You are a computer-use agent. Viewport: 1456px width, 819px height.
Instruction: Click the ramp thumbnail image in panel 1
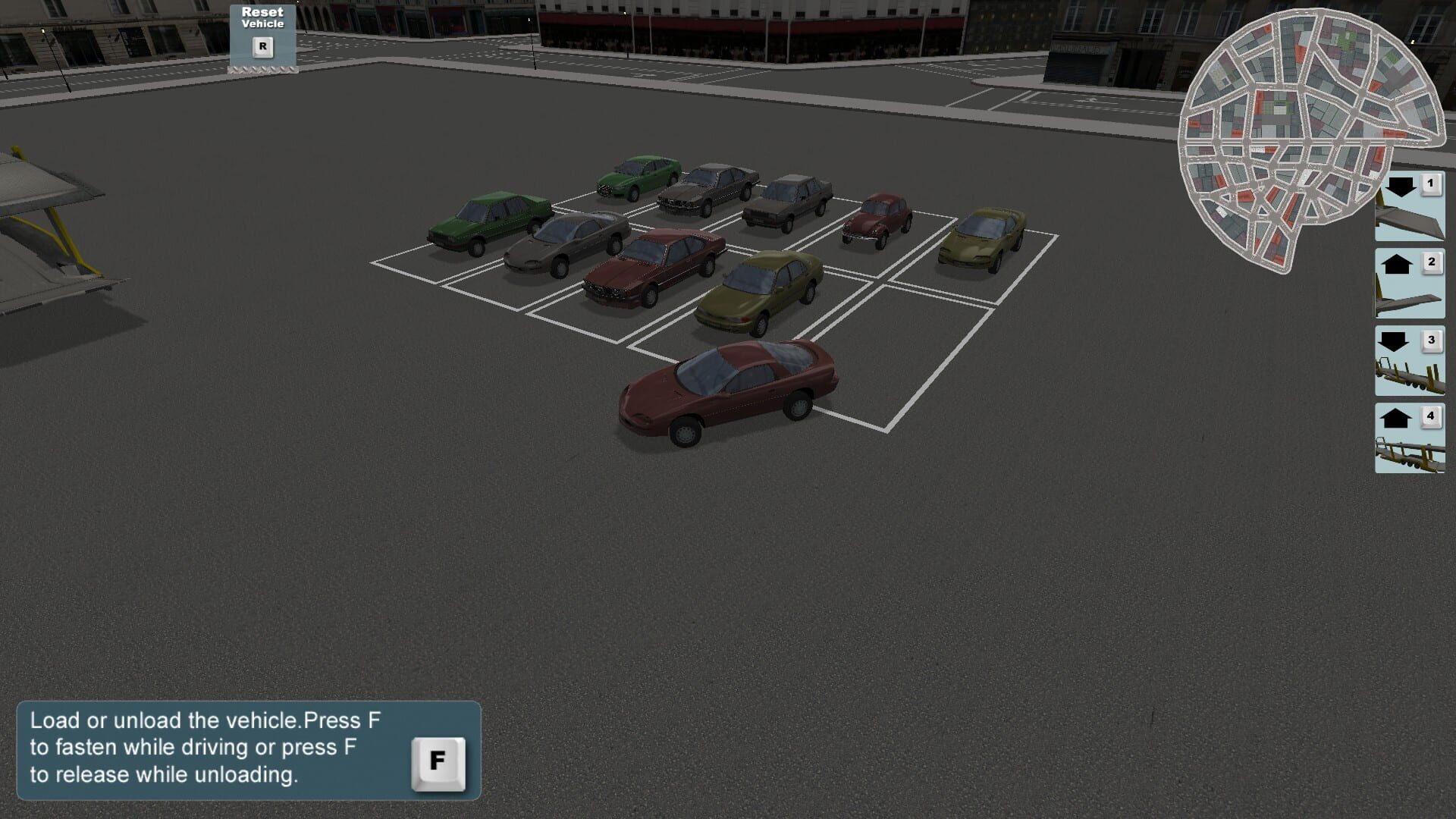coord(1409,224)
